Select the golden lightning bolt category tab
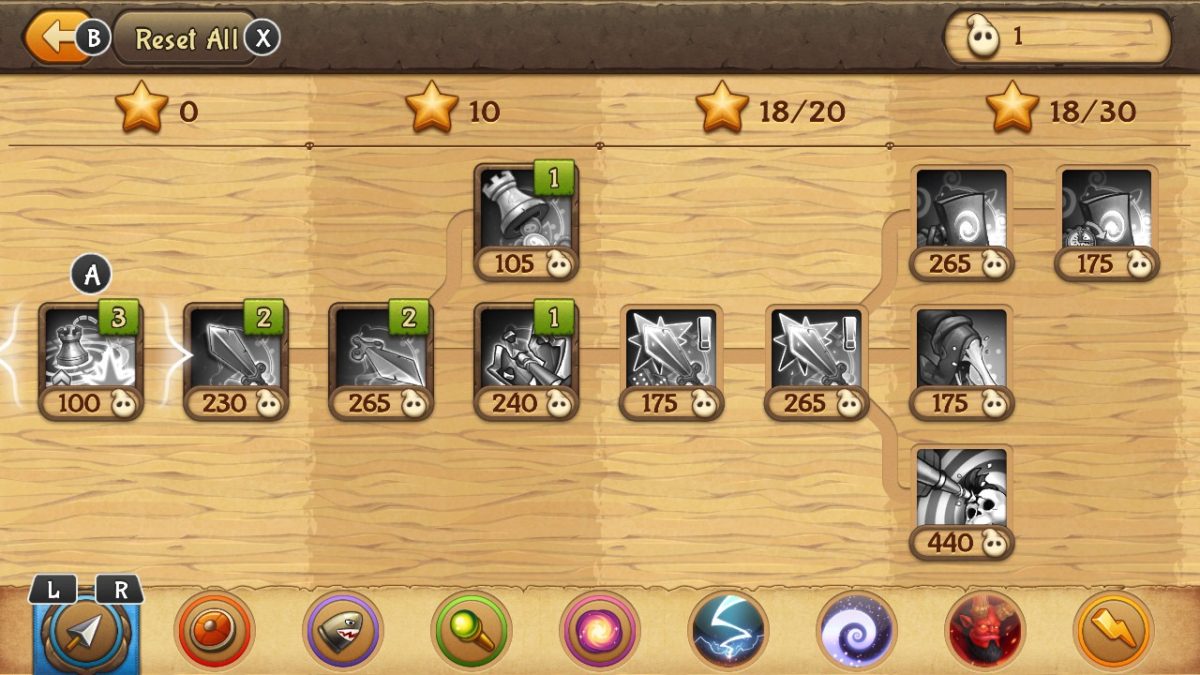This screenshot has width=1200, height=675. pos(1113,630)
